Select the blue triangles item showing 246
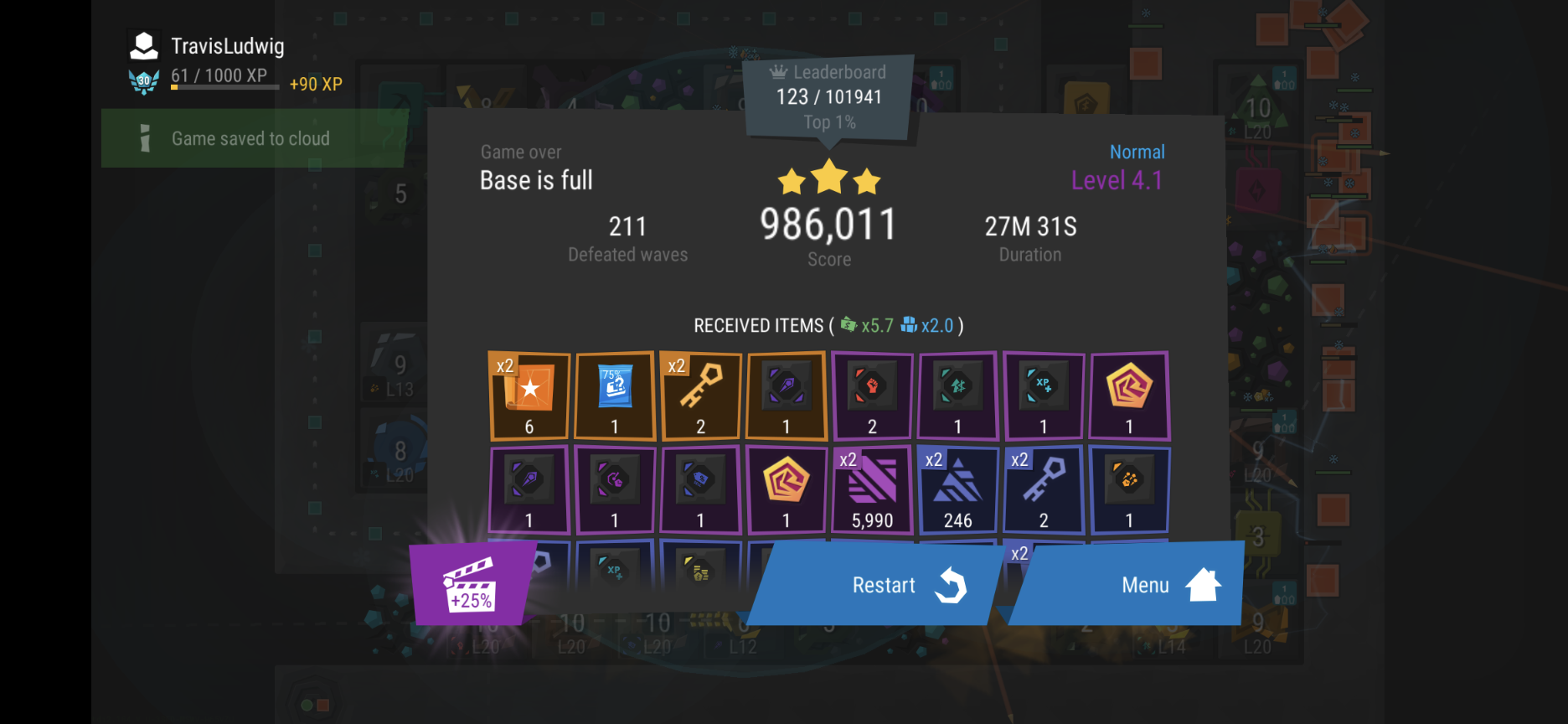This screenshot has width=1568, height=724. click(x=957, y=490)
